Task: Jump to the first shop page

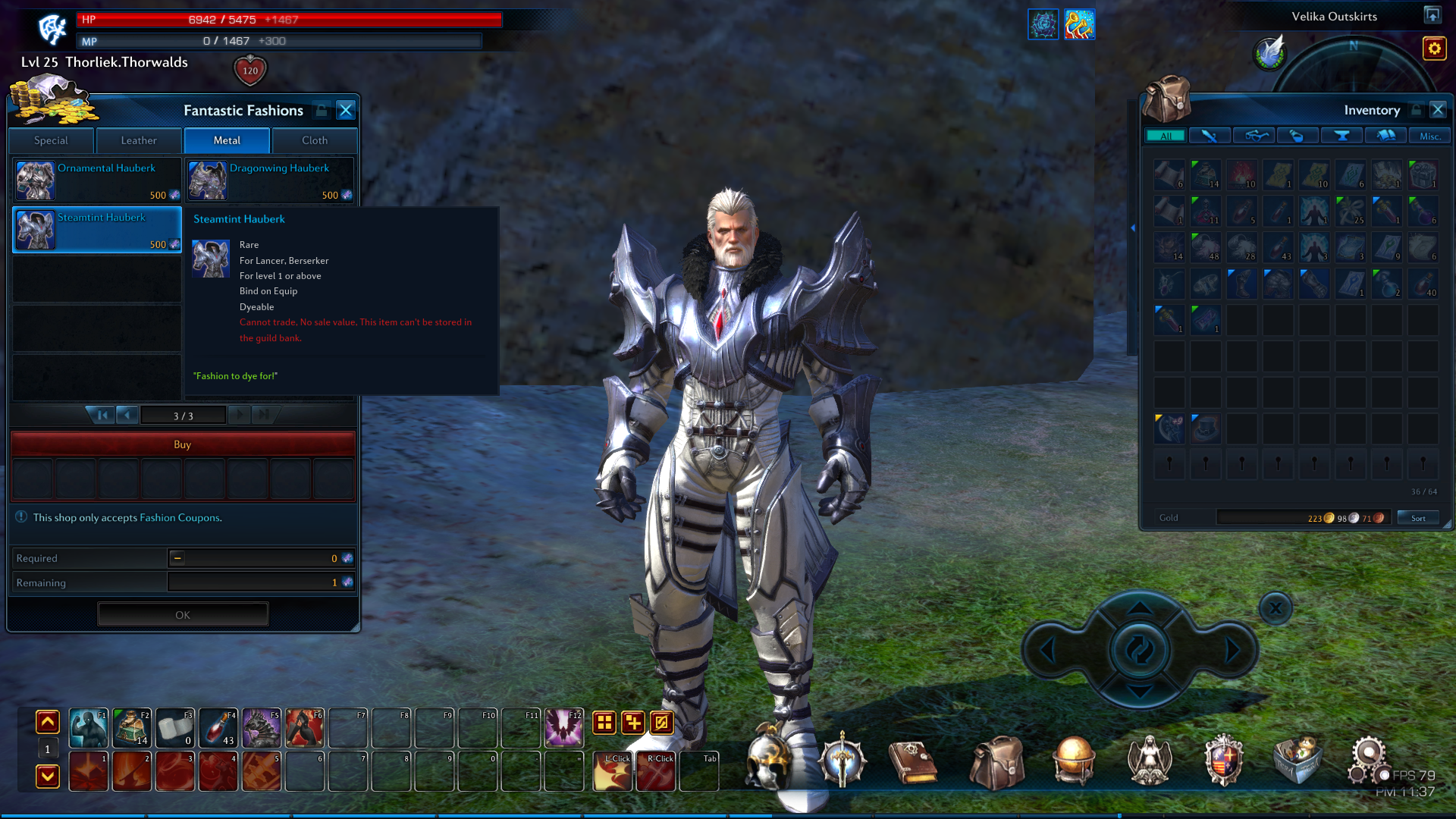Action: click(102, 415)
